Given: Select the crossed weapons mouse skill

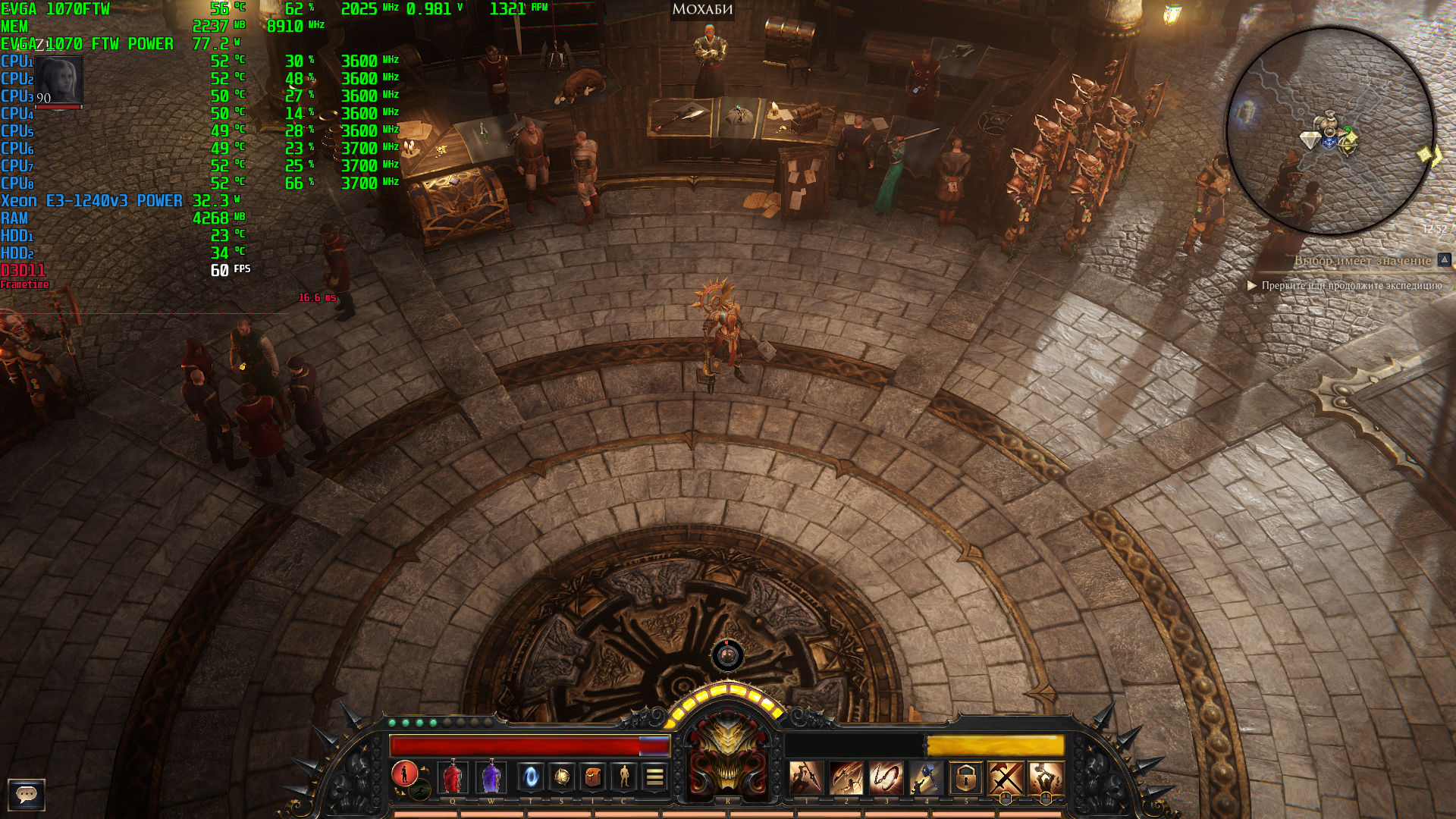Looking at the screenshot, I should coord(1006,778).
